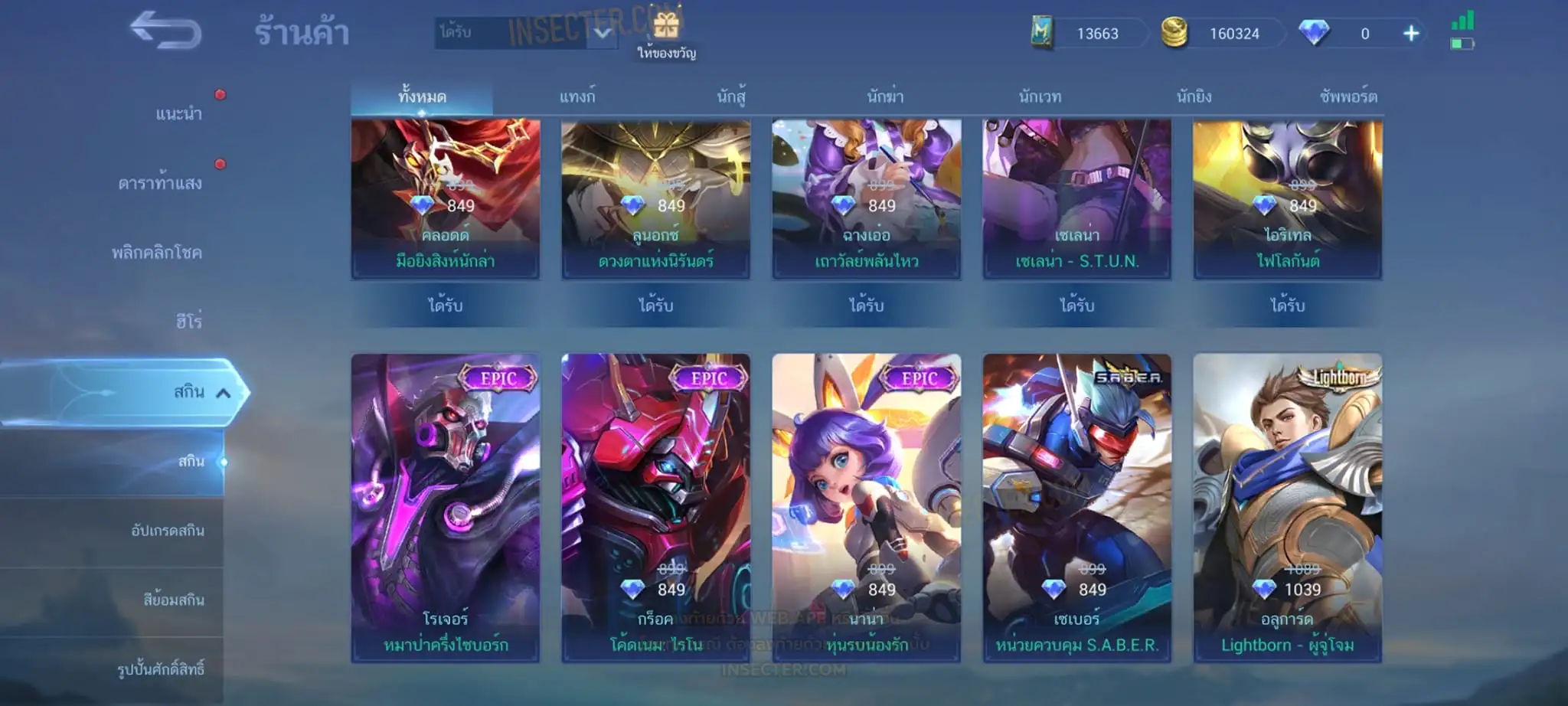View the นักยิง category tab
1568x706 pixels.
tap(1194, 97)
